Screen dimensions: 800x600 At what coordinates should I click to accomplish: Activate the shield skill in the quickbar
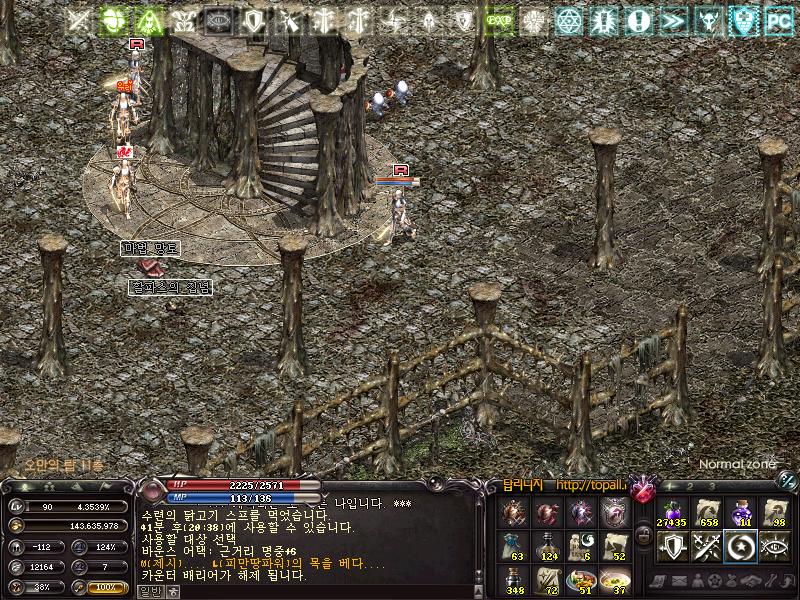click(671, 546)
